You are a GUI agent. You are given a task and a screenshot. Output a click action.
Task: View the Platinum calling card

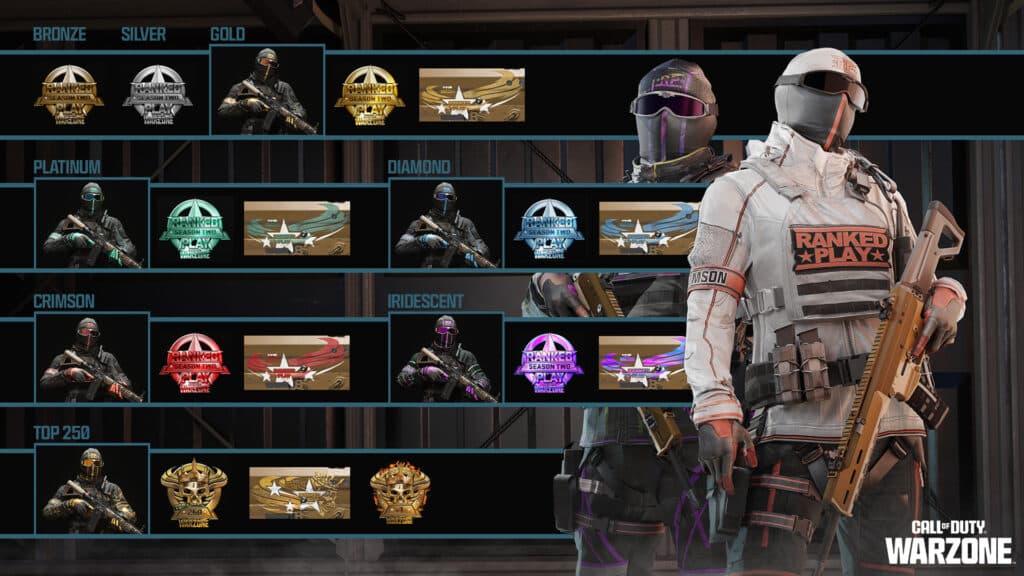[297, 228]
